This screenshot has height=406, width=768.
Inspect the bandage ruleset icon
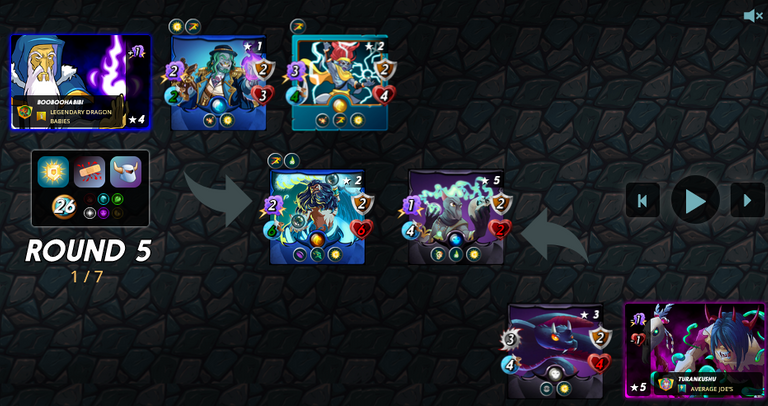[x=90, y=172]
